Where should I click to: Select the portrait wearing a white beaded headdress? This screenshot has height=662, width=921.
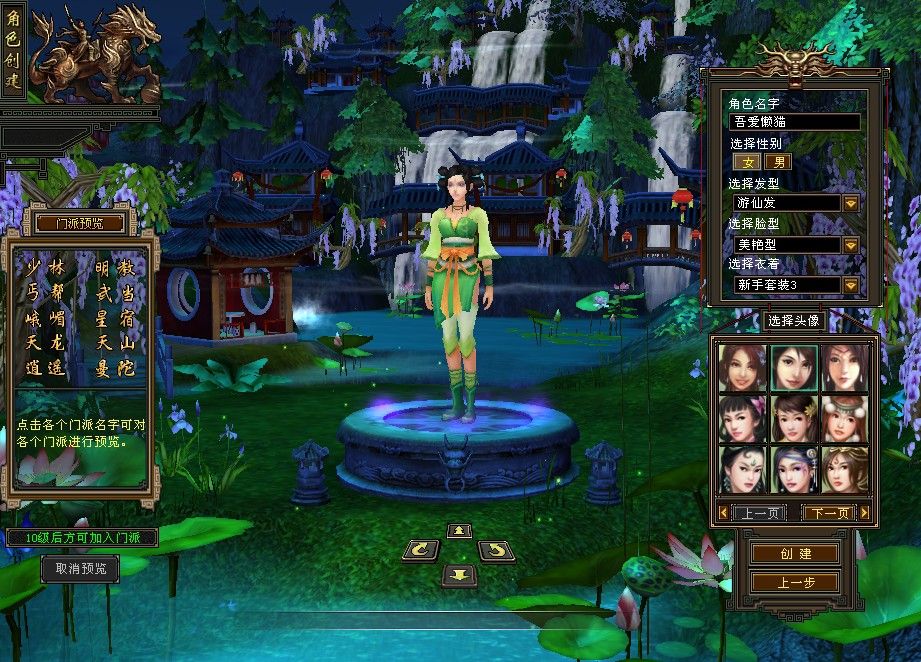[x=845, y=418]
